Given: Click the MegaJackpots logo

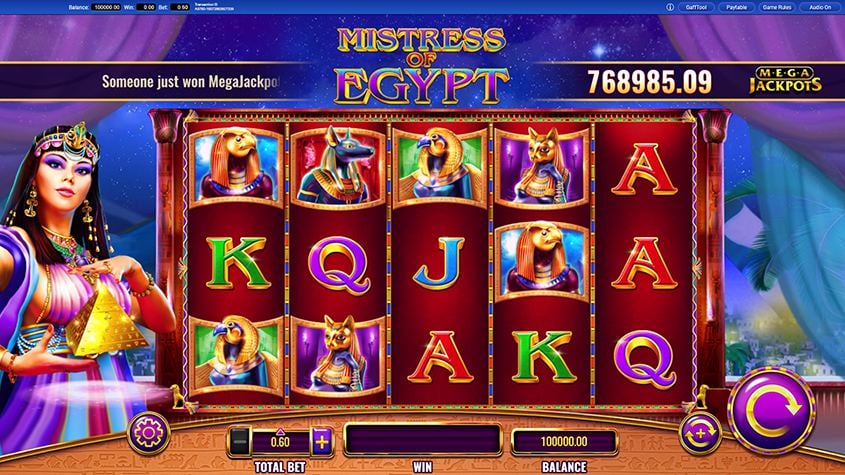Looking at the screenshot, I should (785, 80).
